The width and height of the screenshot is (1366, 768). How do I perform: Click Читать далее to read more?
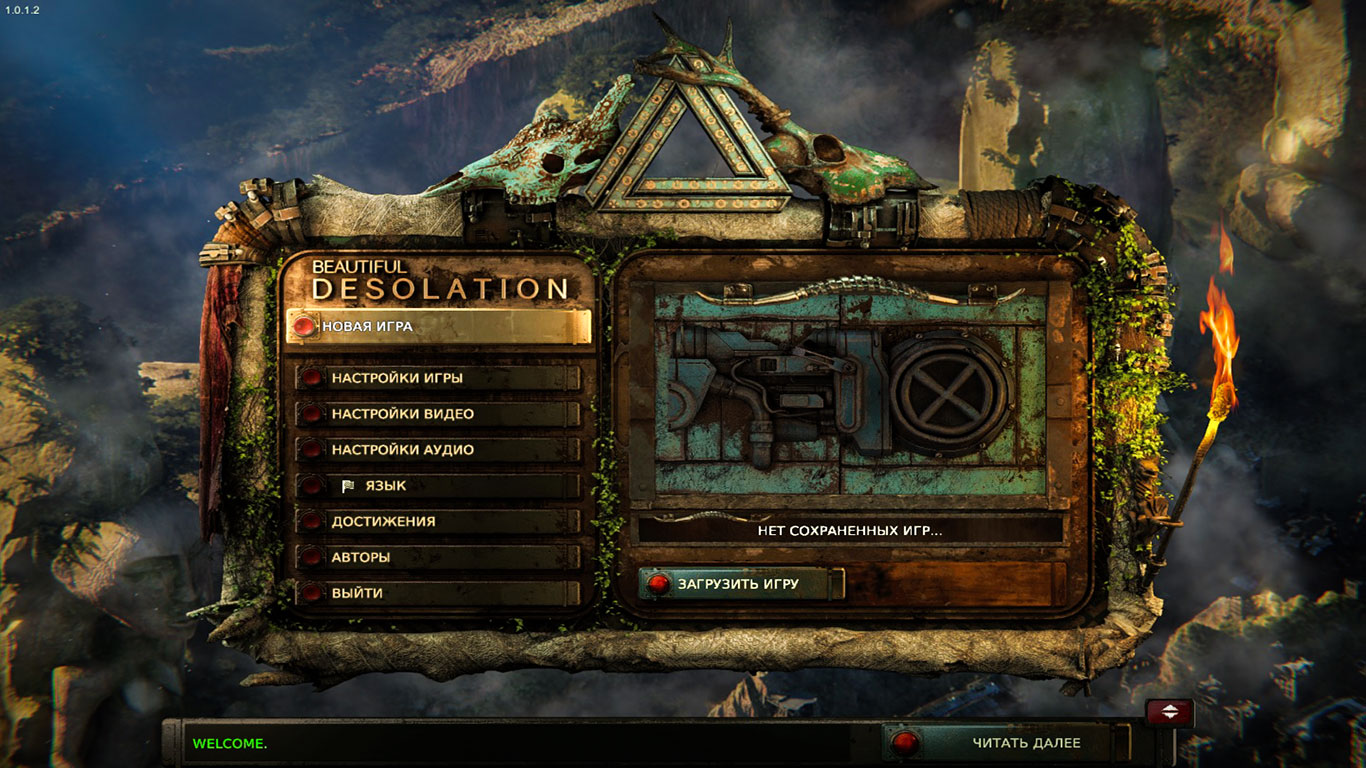(1010, 743)
